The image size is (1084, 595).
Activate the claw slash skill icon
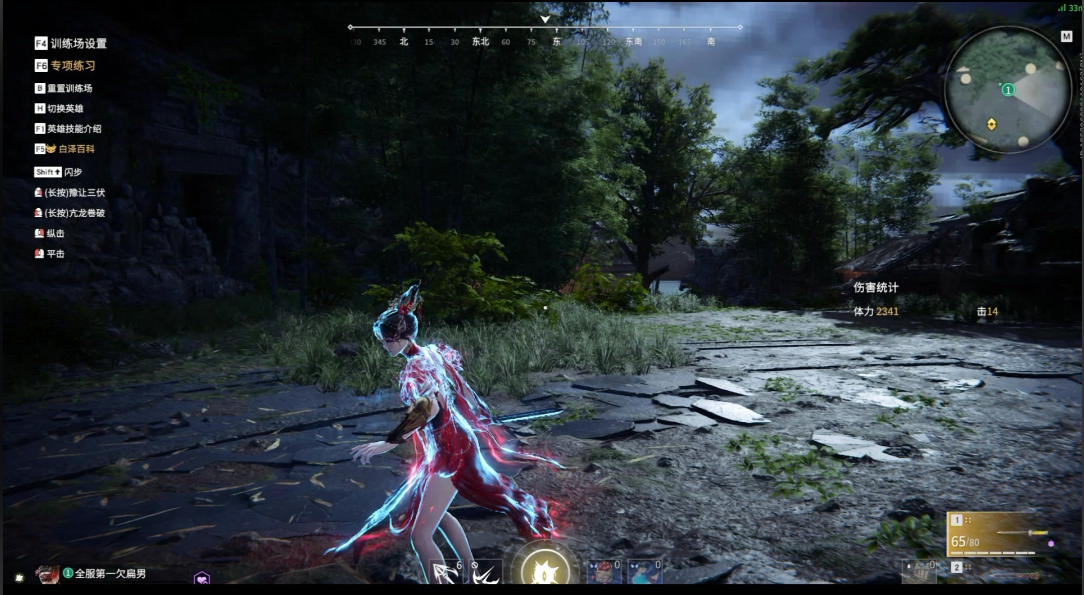tap(487, 572)
